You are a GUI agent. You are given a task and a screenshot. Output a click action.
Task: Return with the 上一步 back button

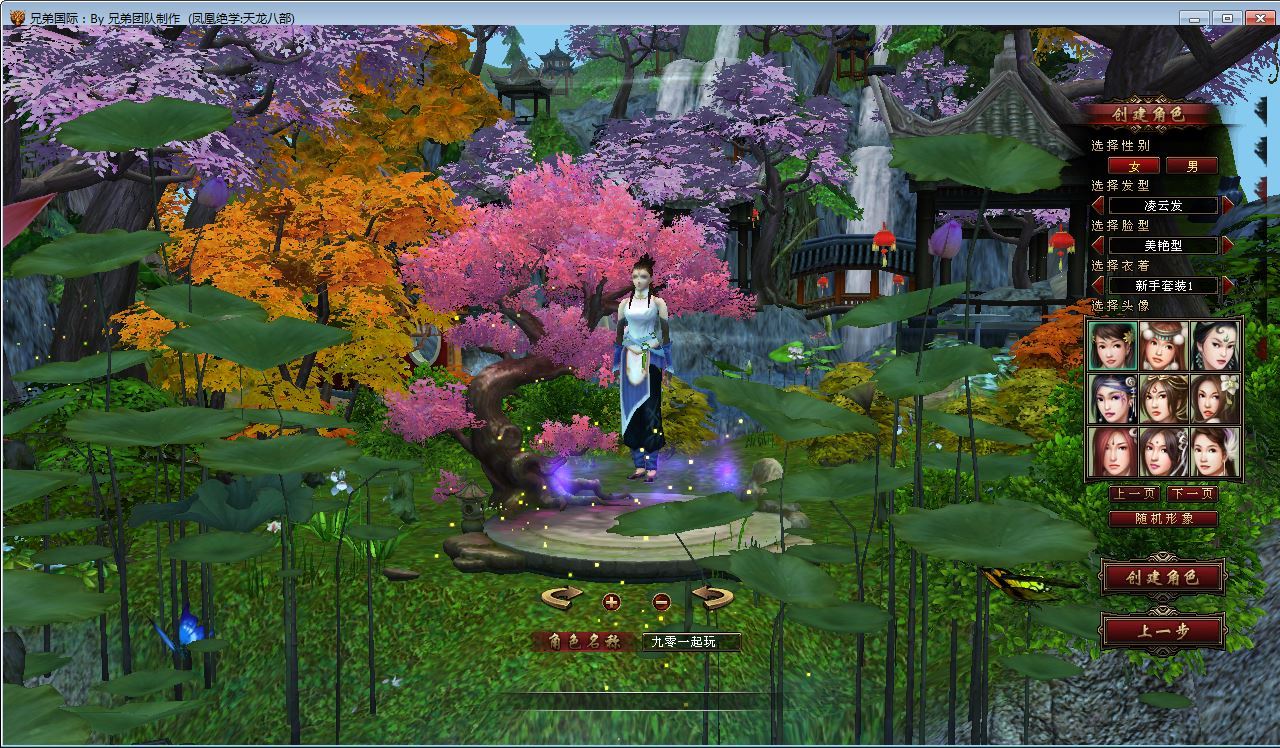1162,631
